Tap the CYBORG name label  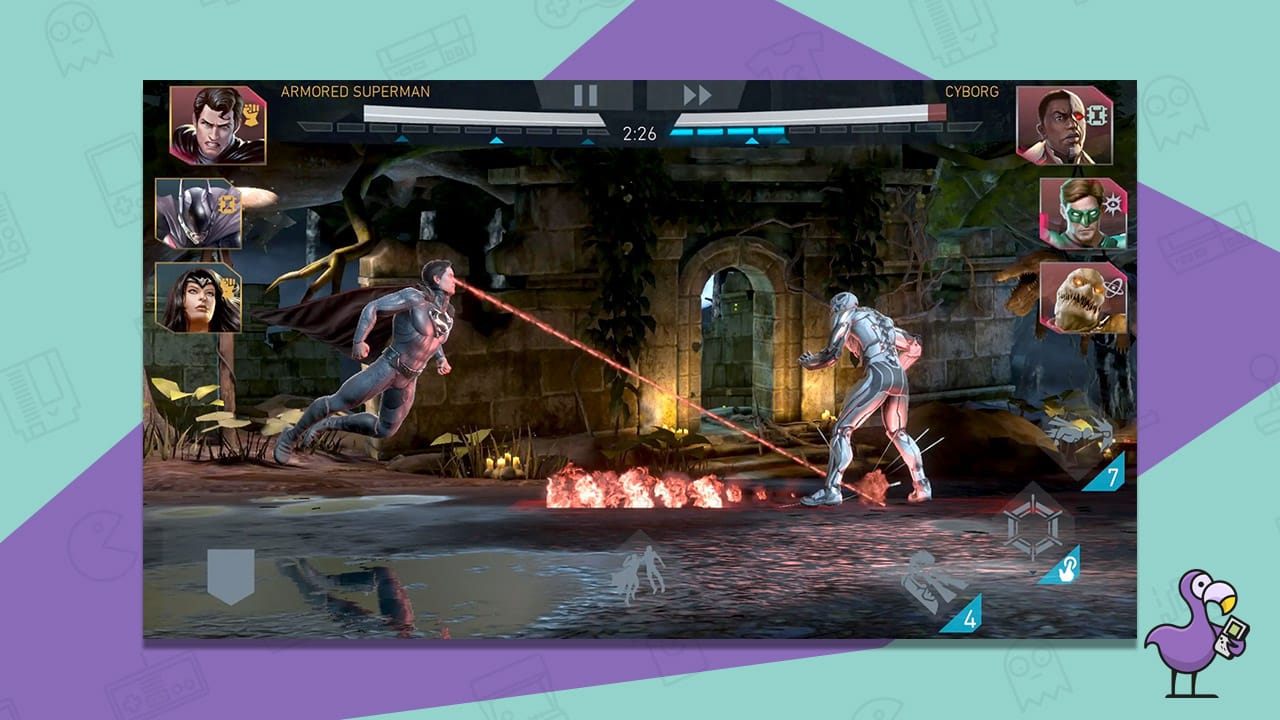(970, 90)
